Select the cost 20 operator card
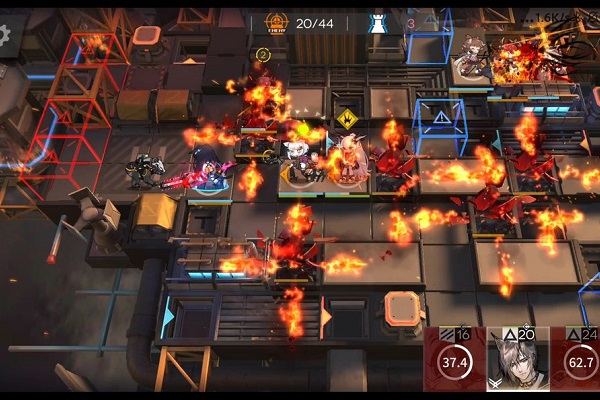The image size is (600, 400). (516, 360)
